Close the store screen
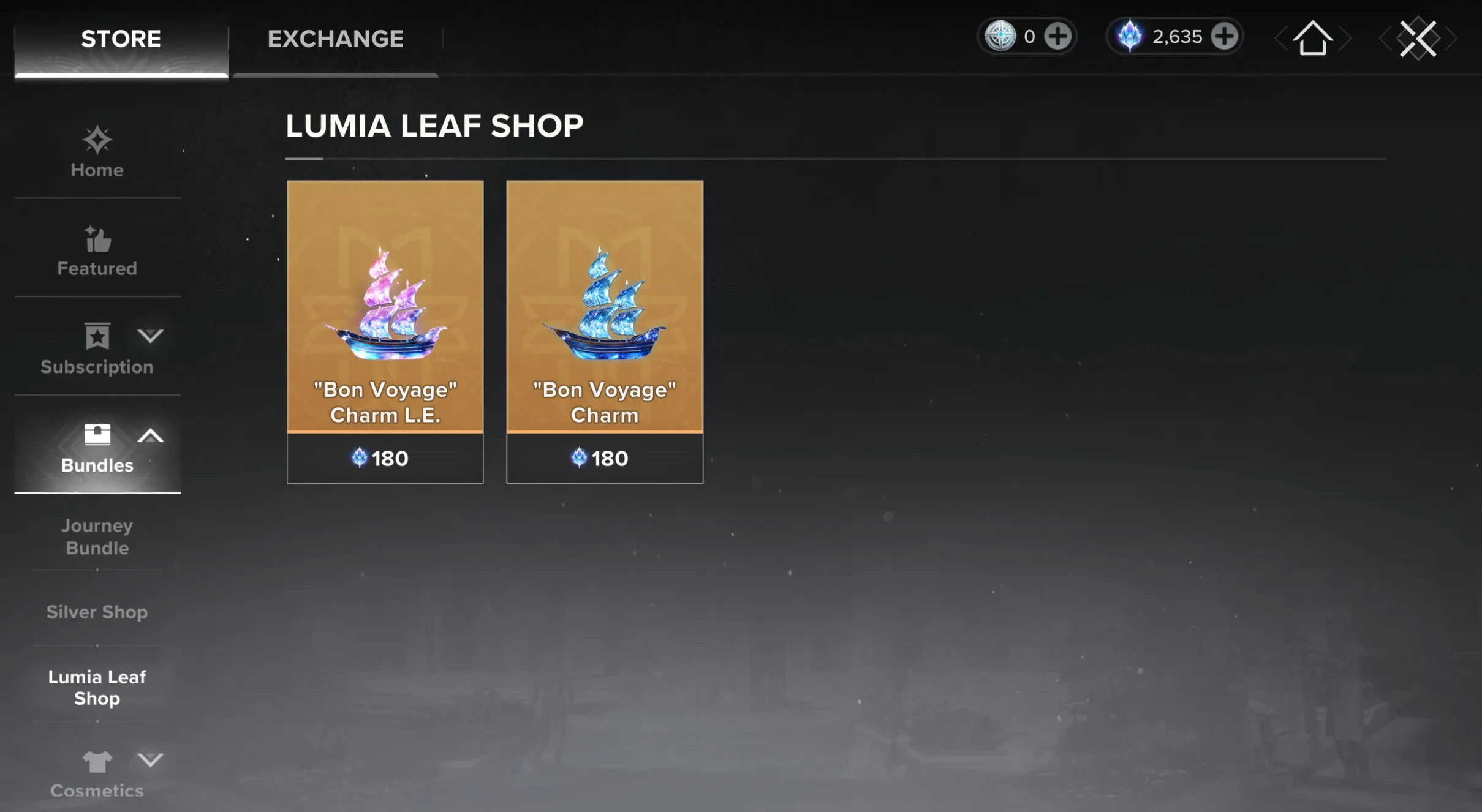The height and width of the screenshot is (812, 1482). click(x=1418, y=39)
